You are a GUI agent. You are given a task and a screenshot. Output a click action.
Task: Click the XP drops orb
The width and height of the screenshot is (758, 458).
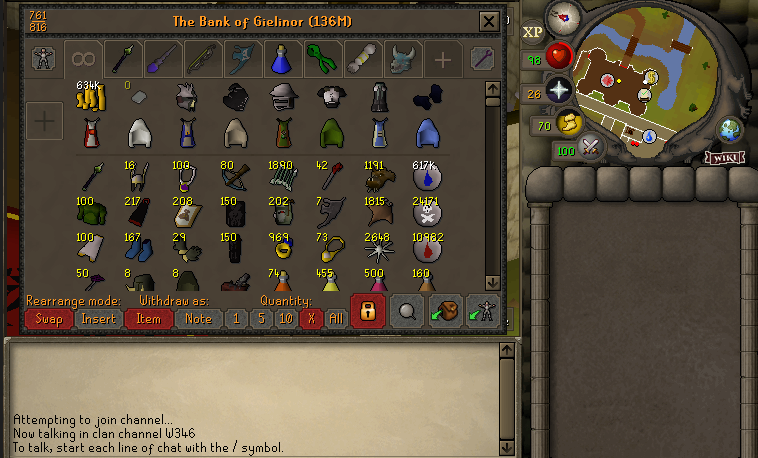point(532,30)
